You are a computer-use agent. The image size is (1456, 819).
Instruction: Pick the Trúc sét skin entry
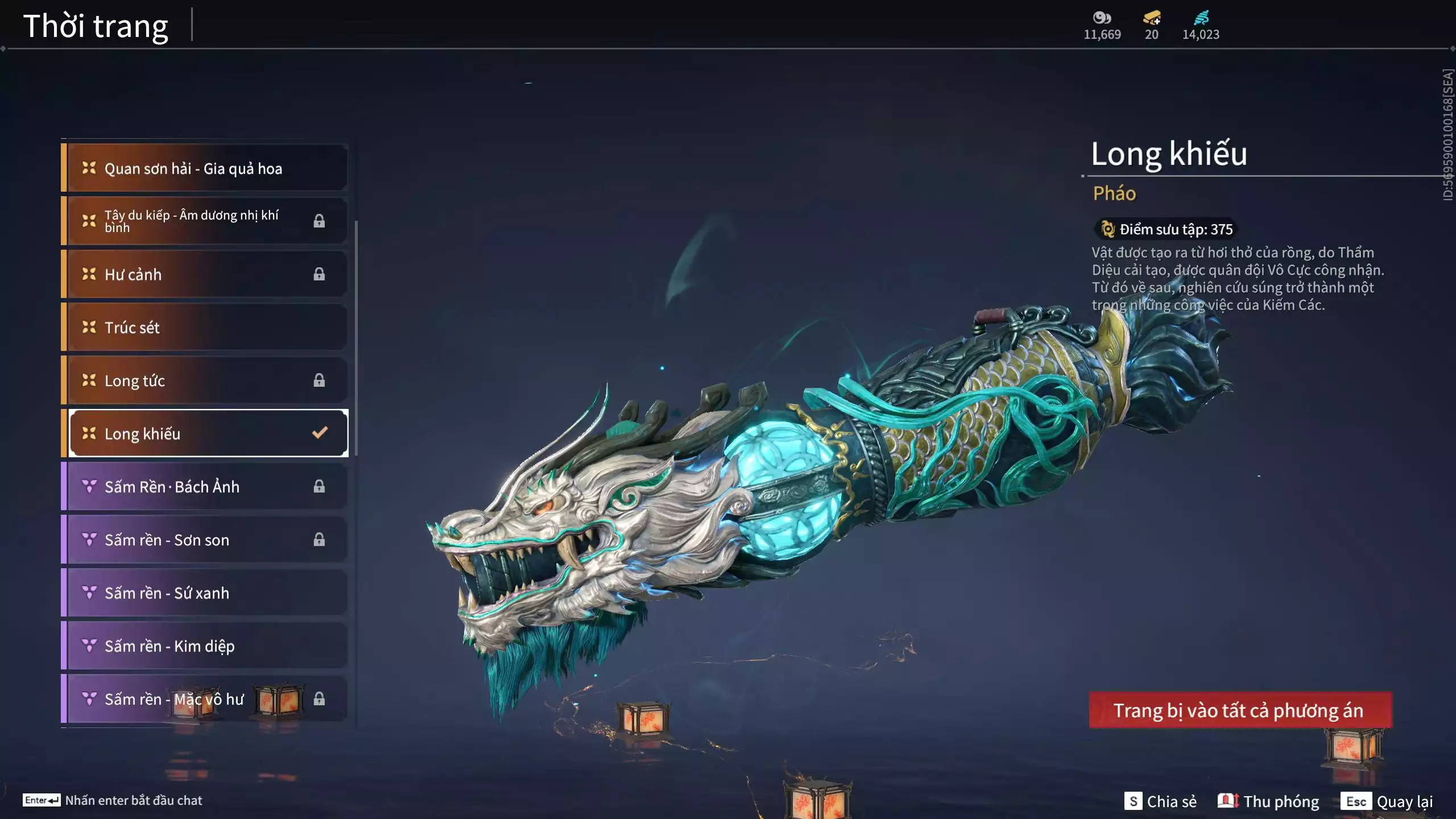[x=205, y=328]
